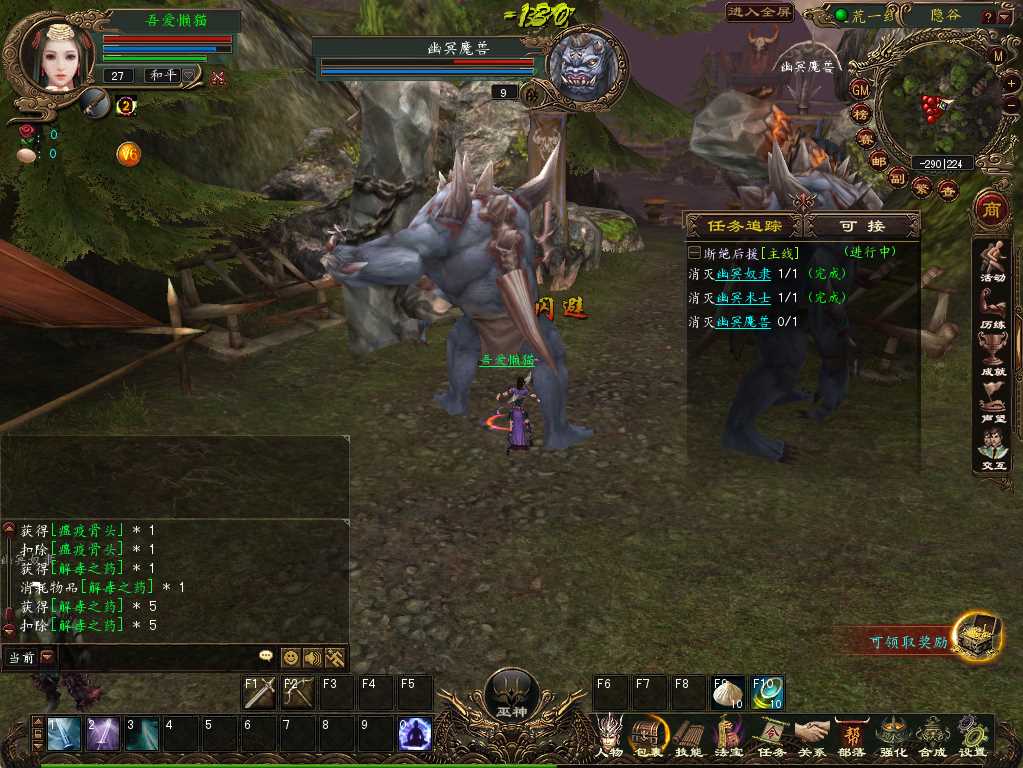
Task: Zoom in the minimap with plus button
Action: (1013, 82)
